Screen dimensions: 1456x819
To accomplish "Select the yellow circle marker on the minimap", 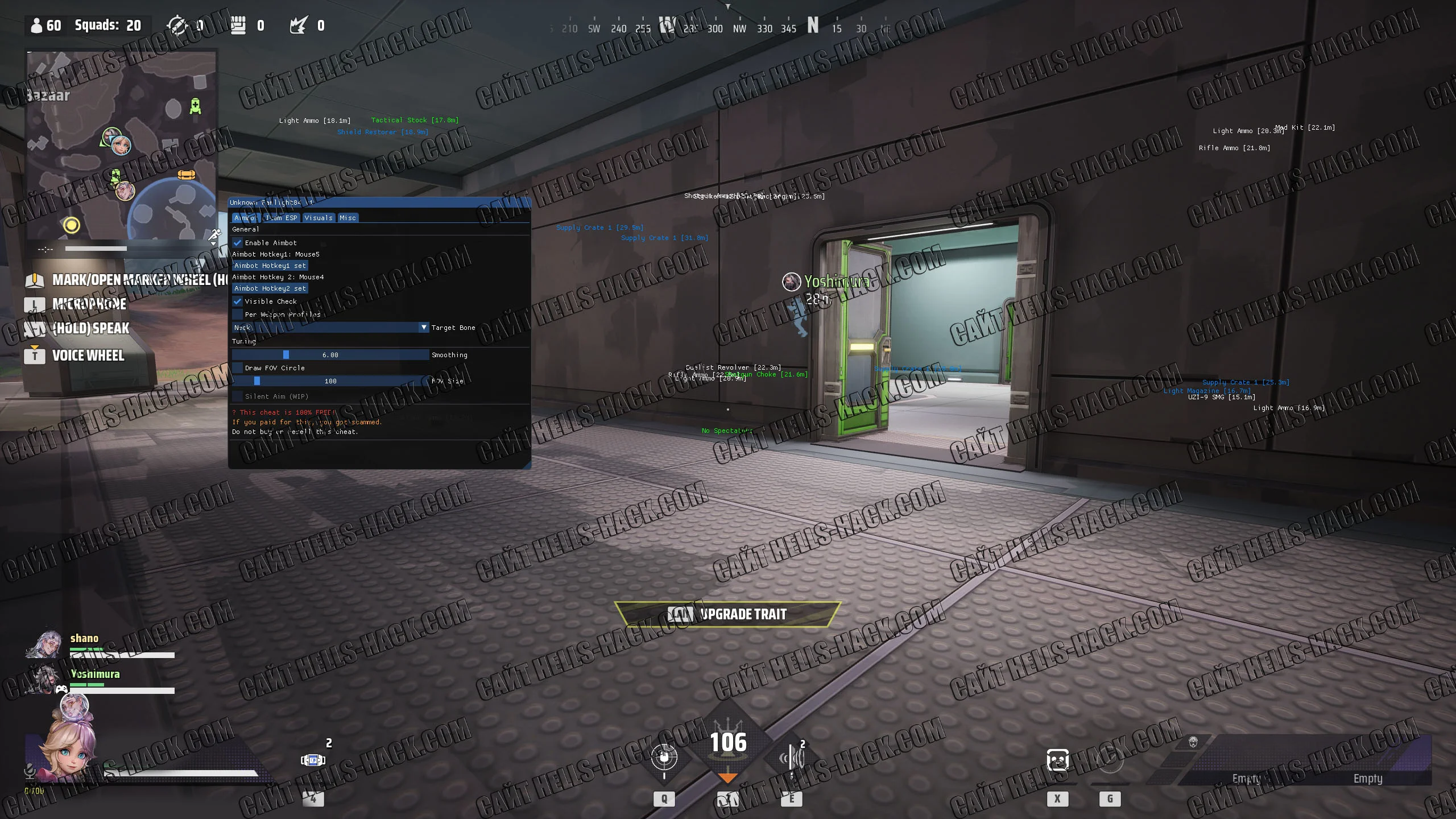I will [72, 225].
